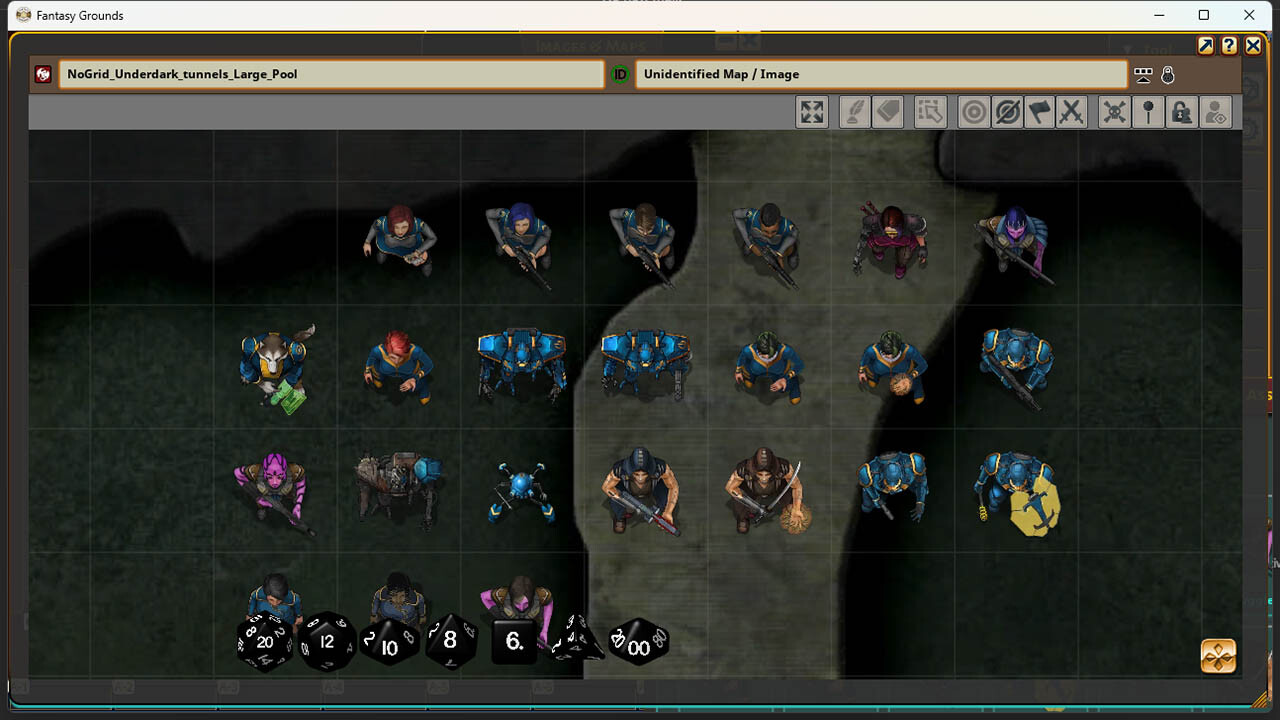Toggle the token lock padlock icon
The image size is (1280, 720).
tap(1180, 112)
